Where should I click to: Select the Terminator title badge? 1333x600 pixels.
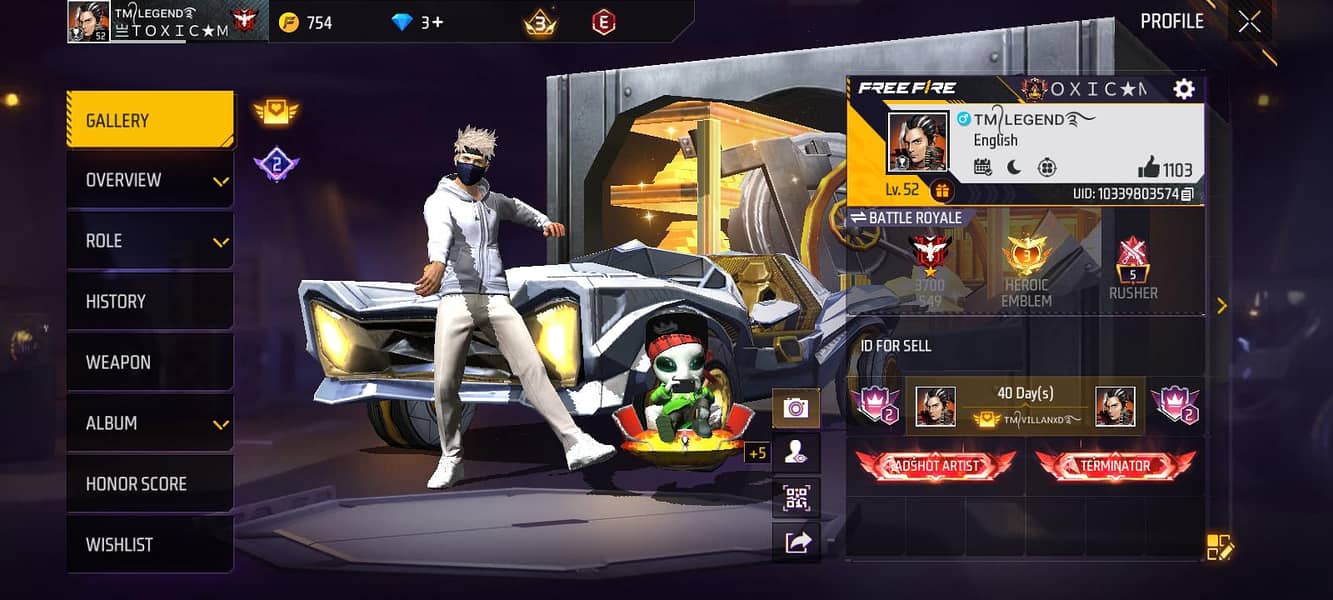point(1115,466)
